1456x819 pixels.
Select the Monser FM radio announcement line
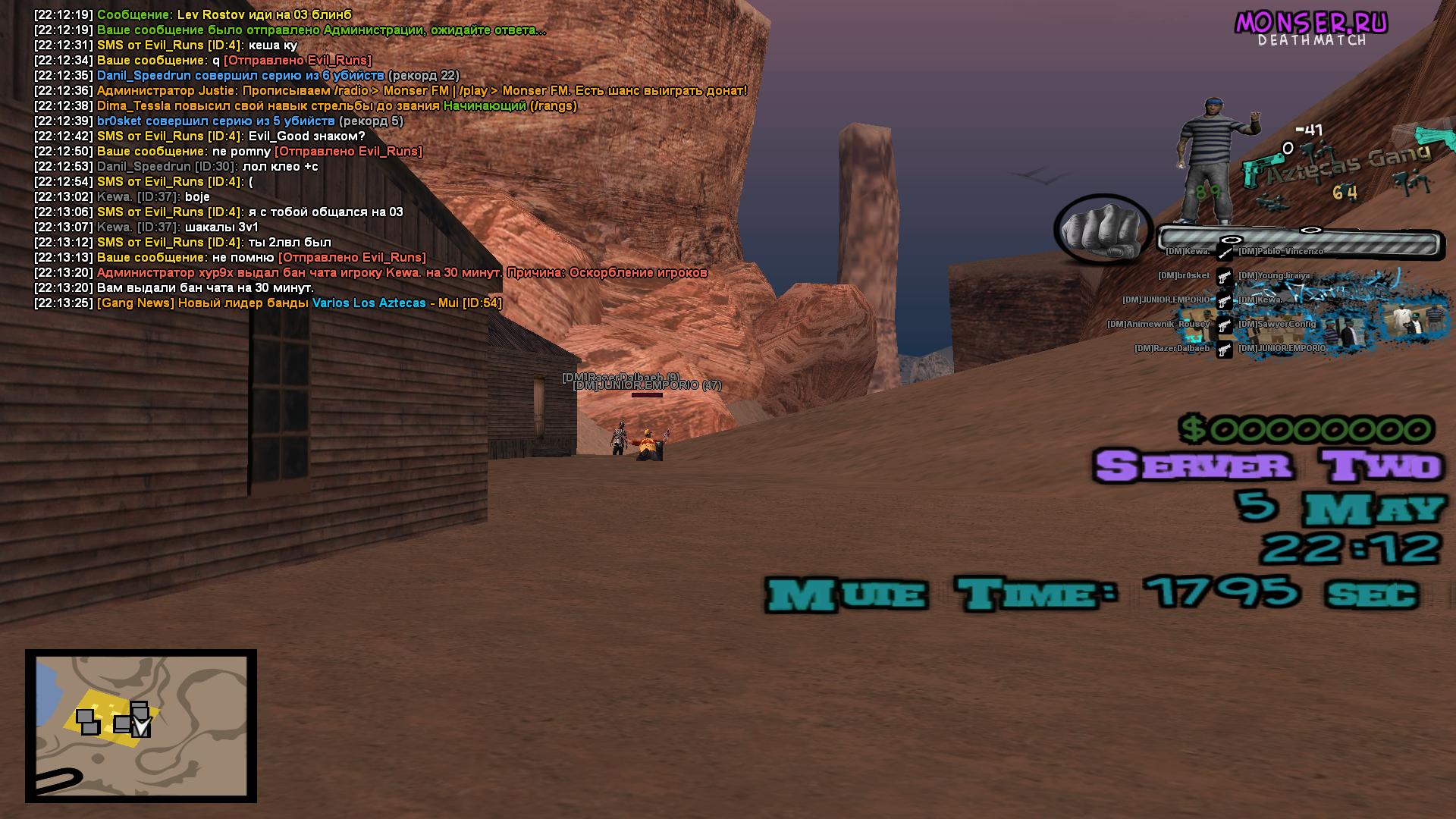pyautogui.click(x=422, y=91)
